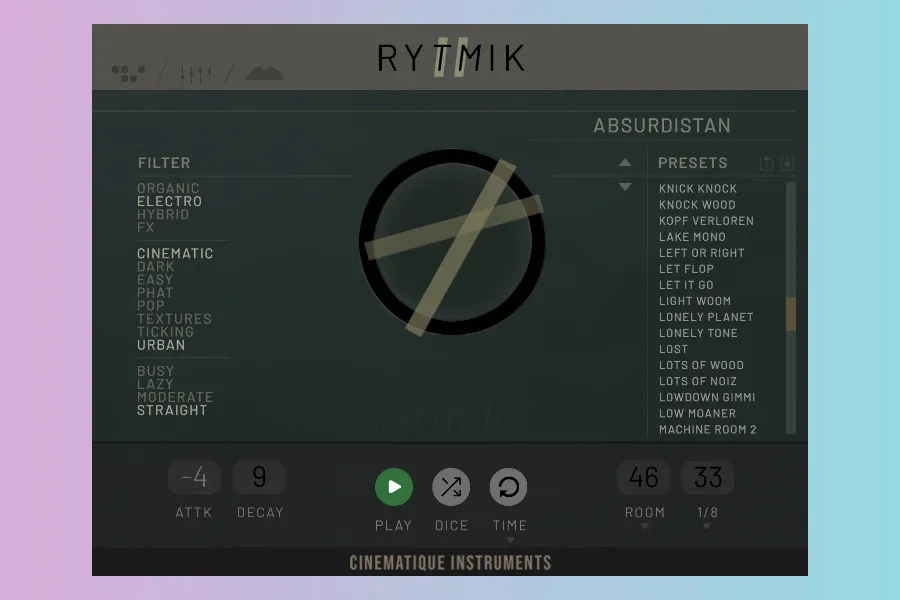The width and height of the screenshot is (900, 600).
Task: Load the Knick Knock preset
Action: click(x=698, y=189)
